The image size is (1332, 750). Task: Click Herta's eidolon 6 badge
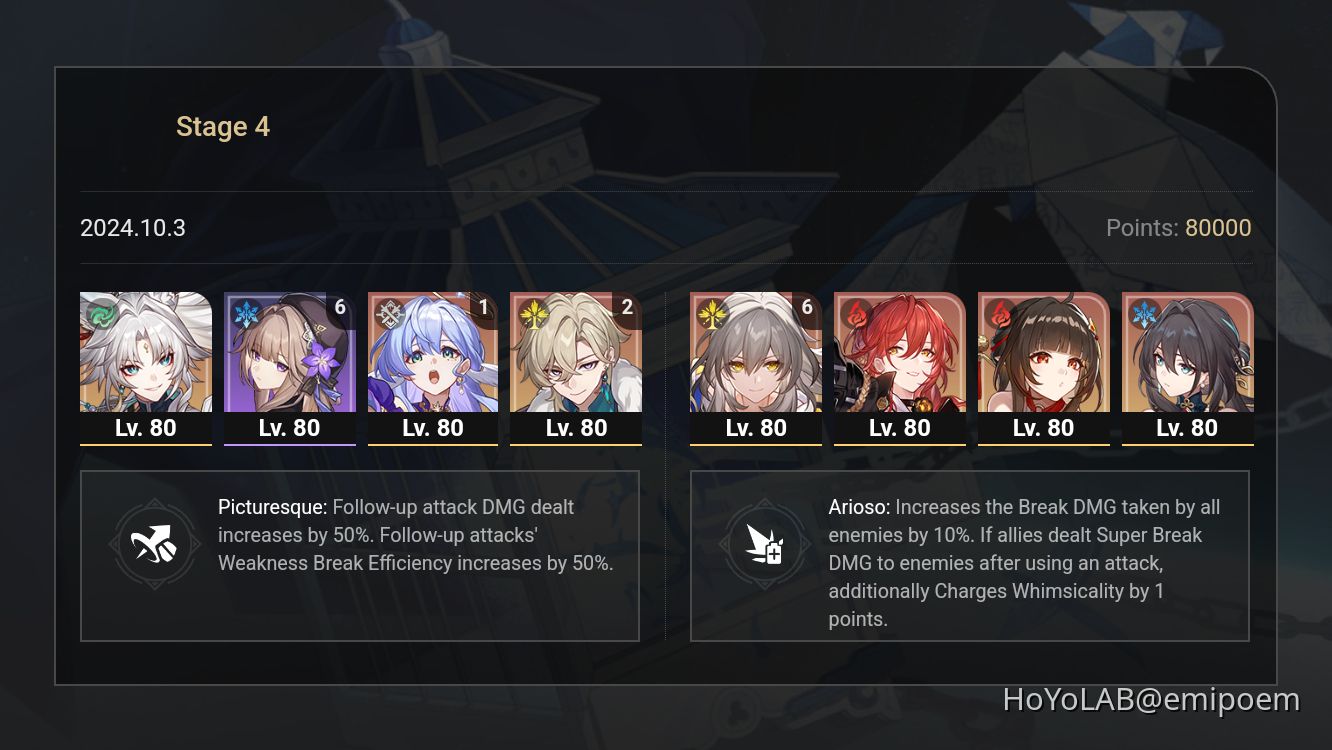tap(340, 307)
